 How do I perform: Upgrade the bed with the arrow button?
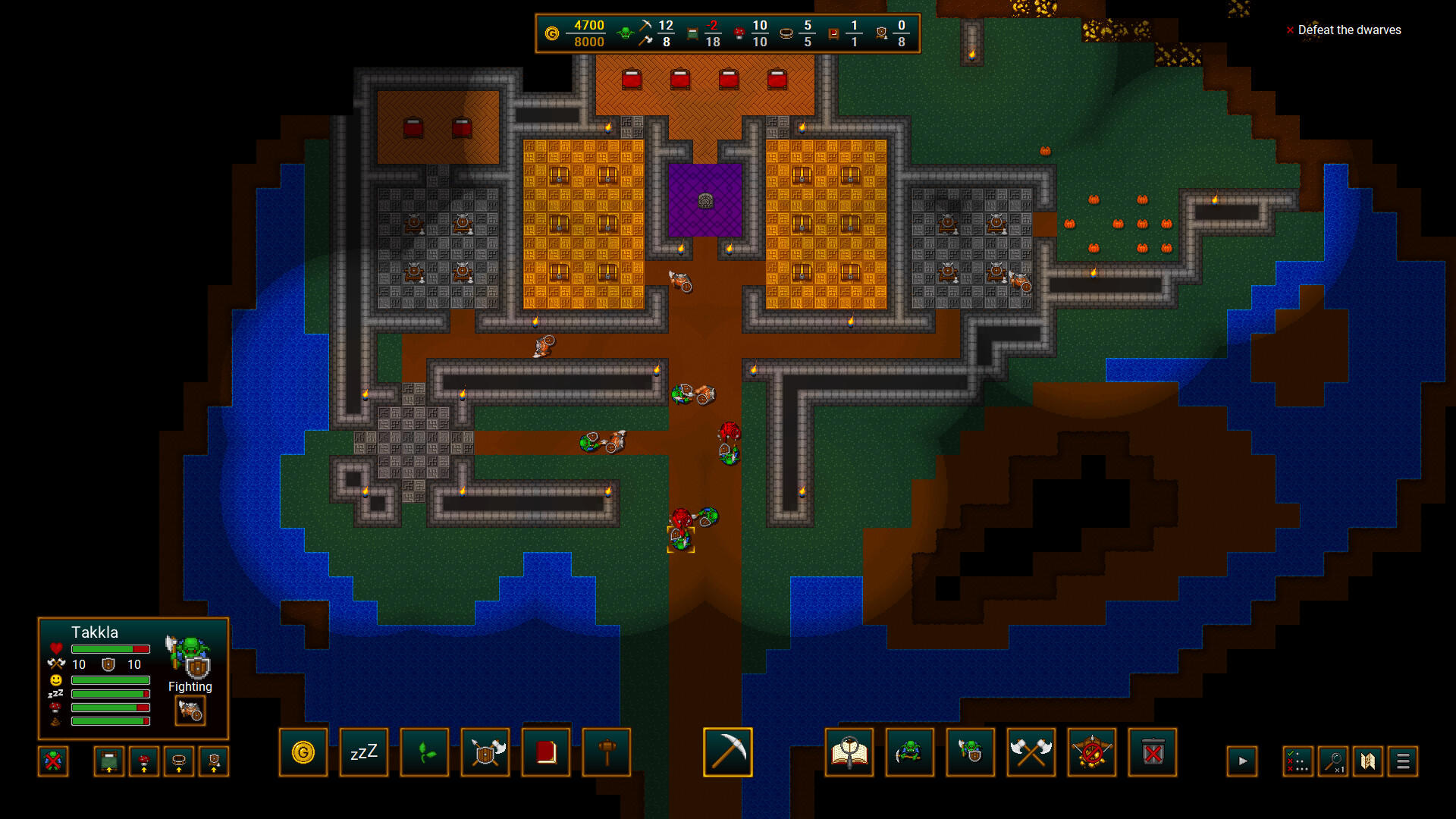click(107, 762)
